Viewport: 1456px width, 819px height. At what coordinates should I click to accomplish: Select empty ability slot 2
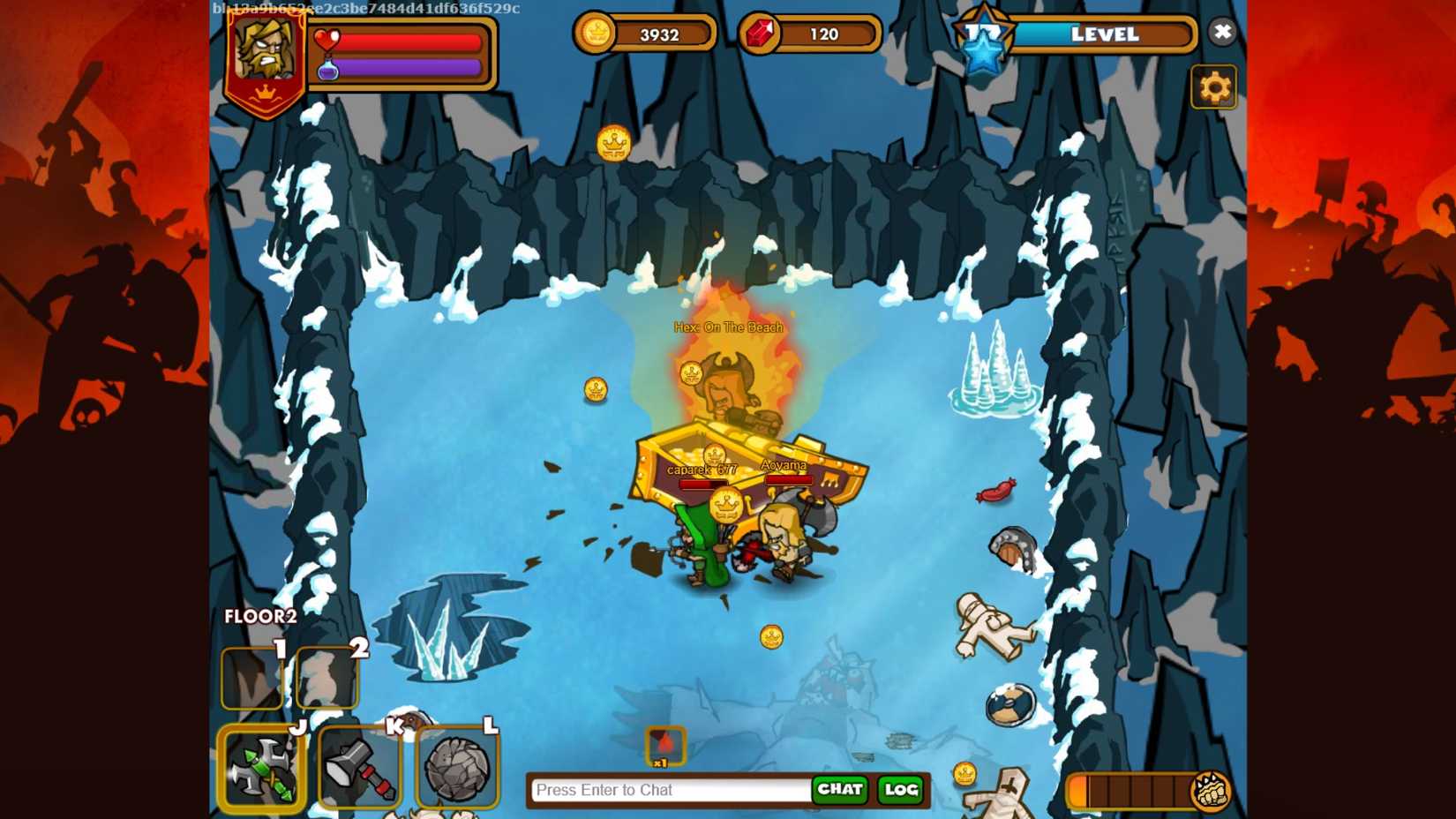326,680
